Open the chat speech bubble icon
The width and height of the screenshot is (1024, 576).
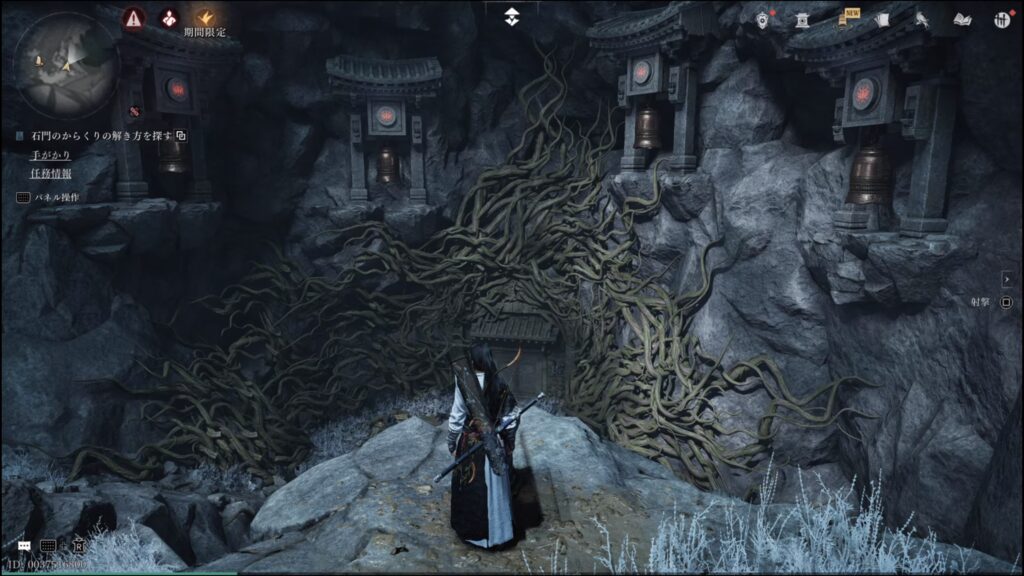click(23, 546)
